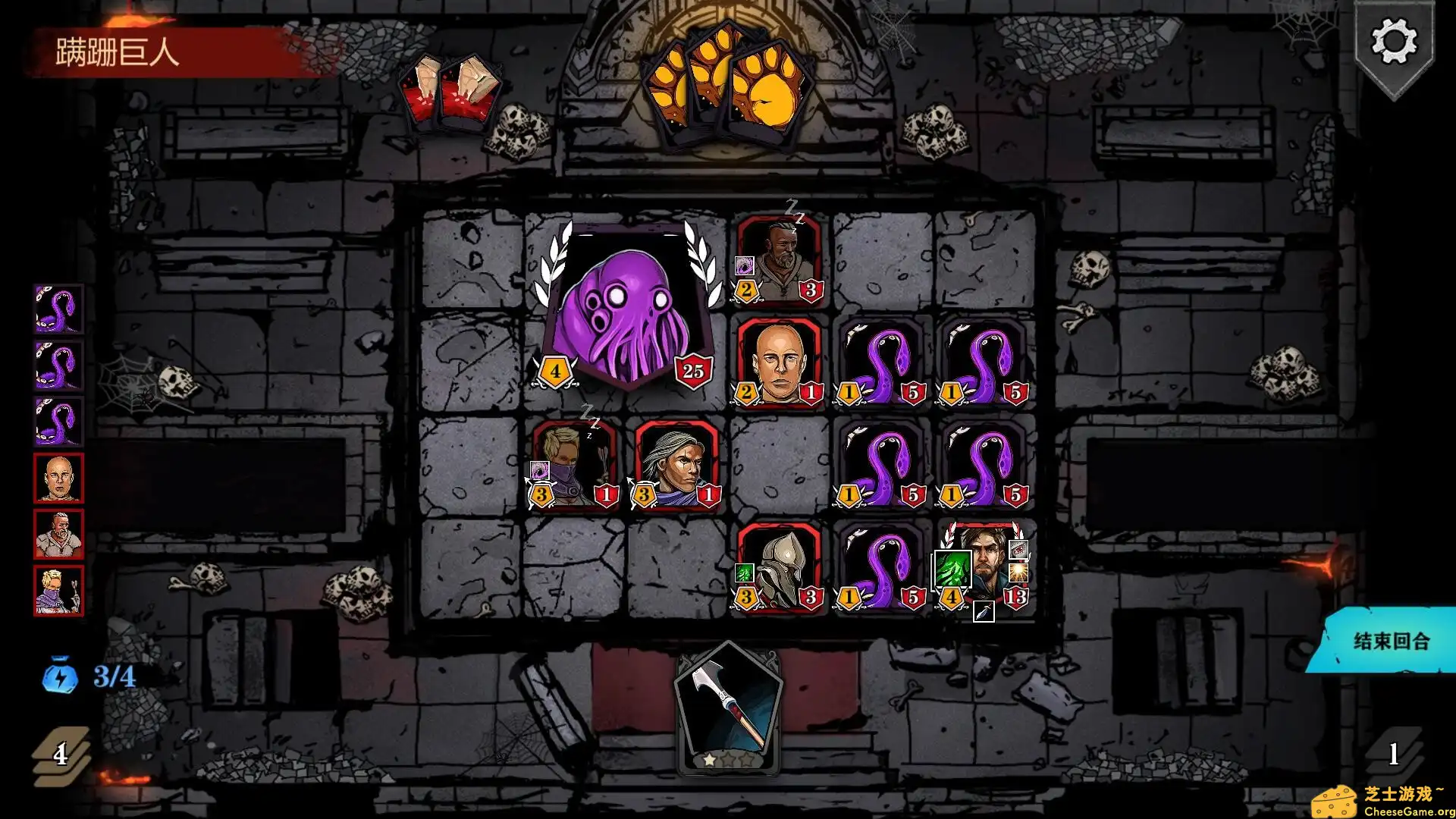Click the sleeping masked archer card on the board
This screenshot has width=1456, height=819.
tap(576, 470)
